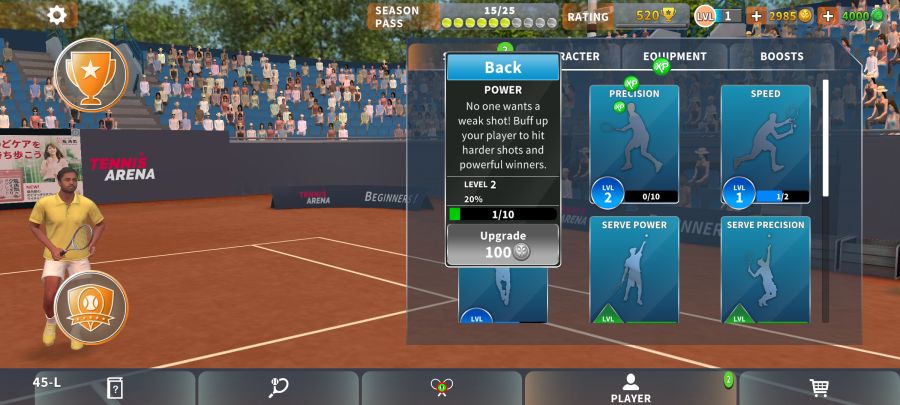Open the Player tab in bottom bar
The width and height of the screenshot is (900, 405).
pos(631,388)
